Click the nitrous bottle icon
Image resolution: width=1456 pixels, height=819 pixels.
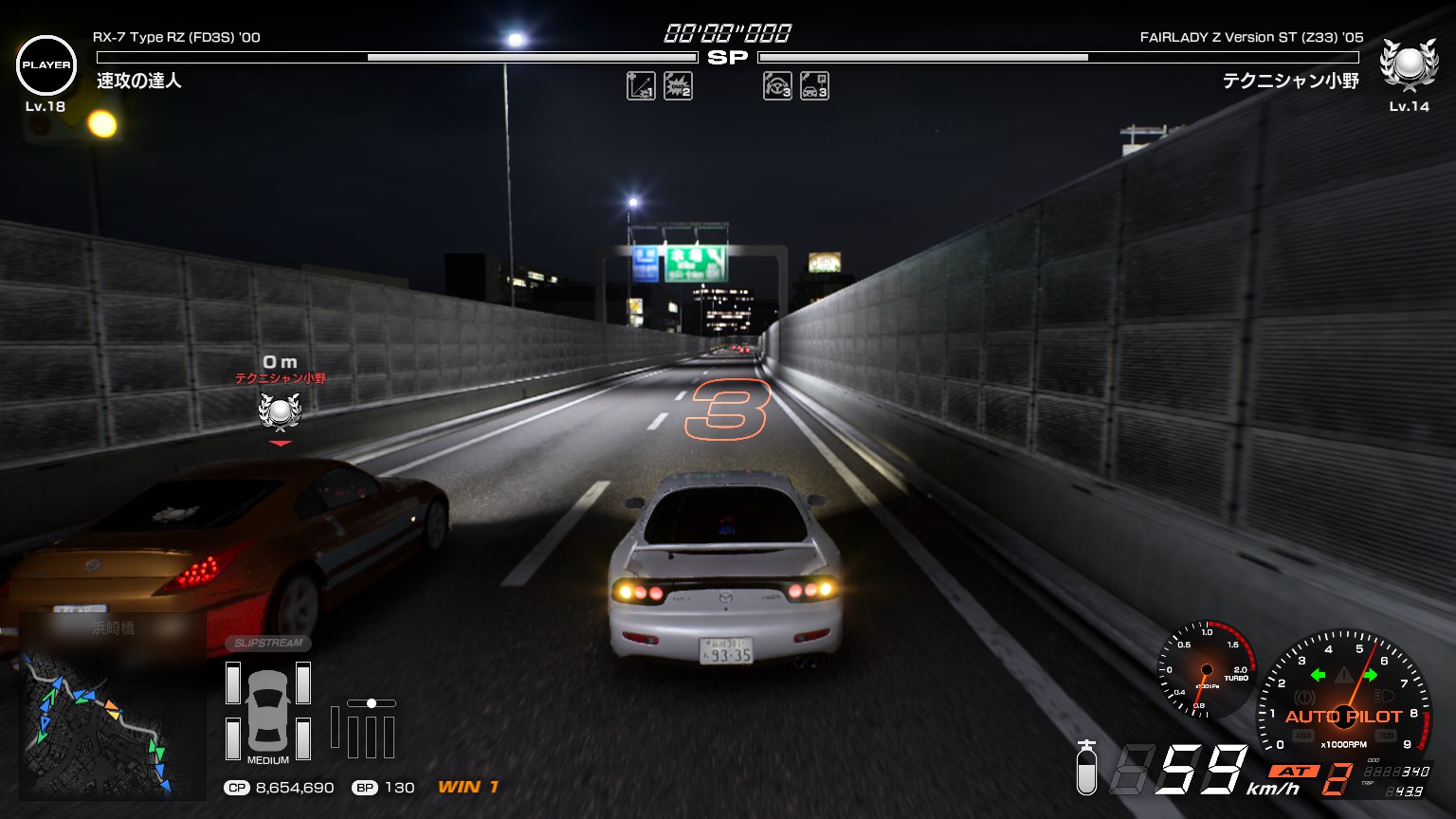coord(1086,767)
